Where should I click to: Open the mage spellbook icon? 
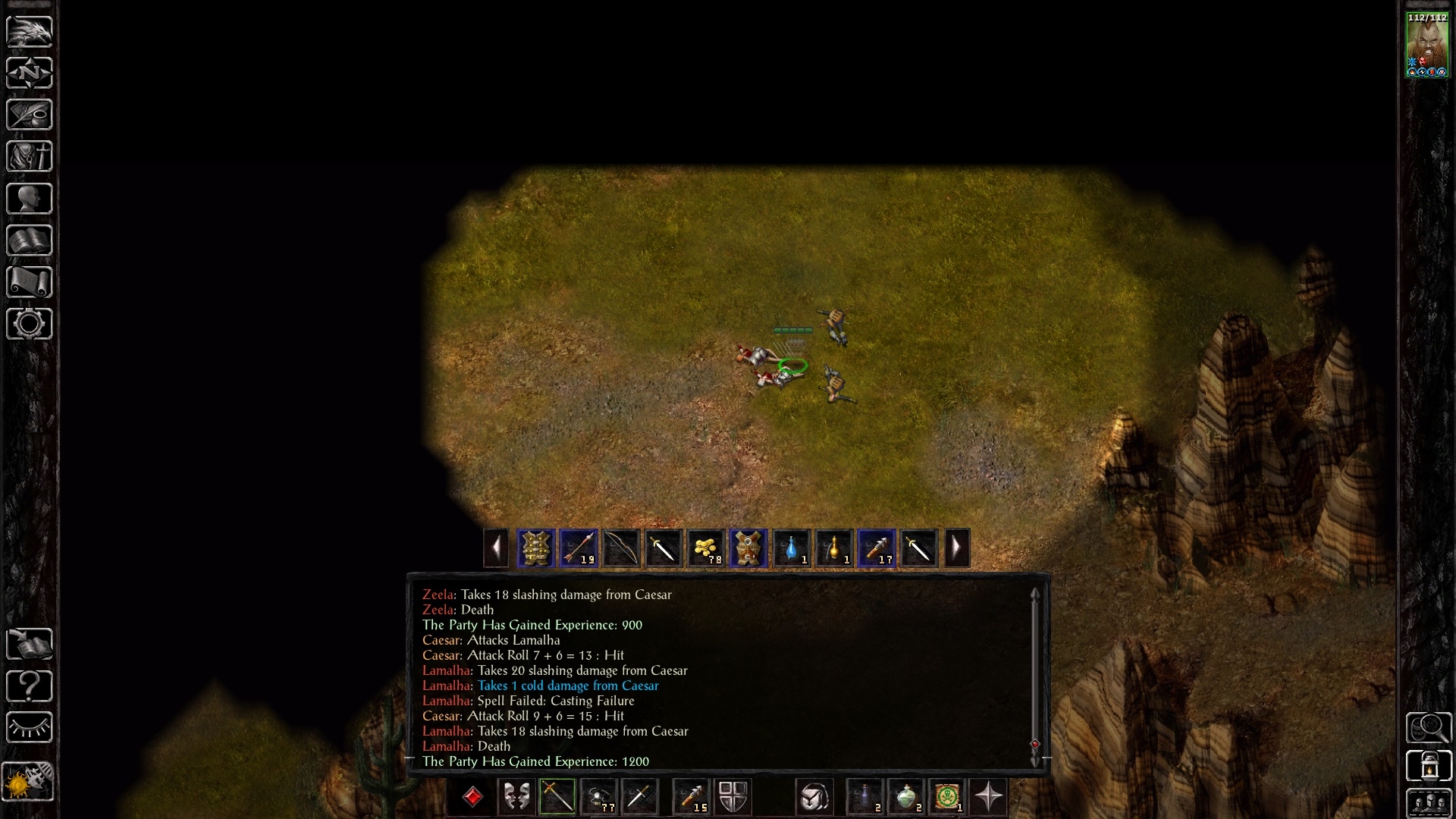pyautogui.click(x=30, y=240)
